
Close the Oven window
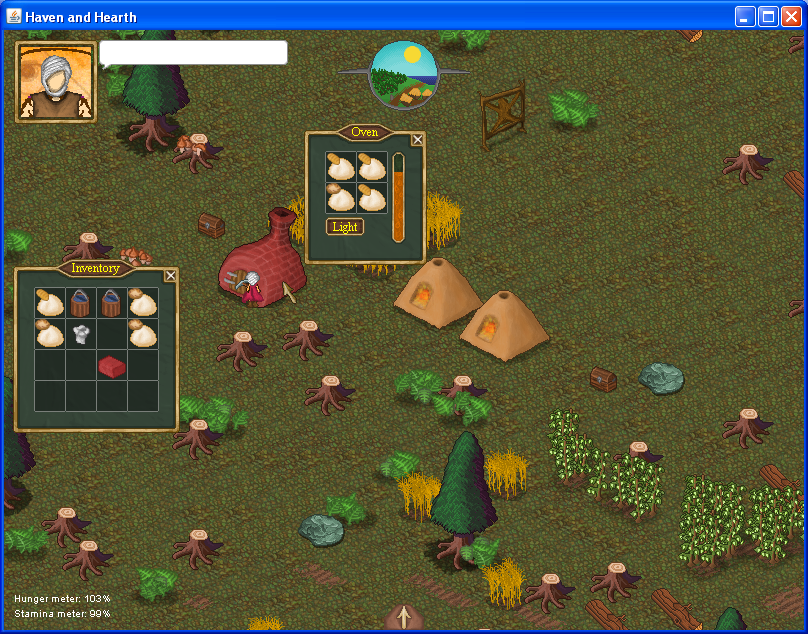click(418, 140)
